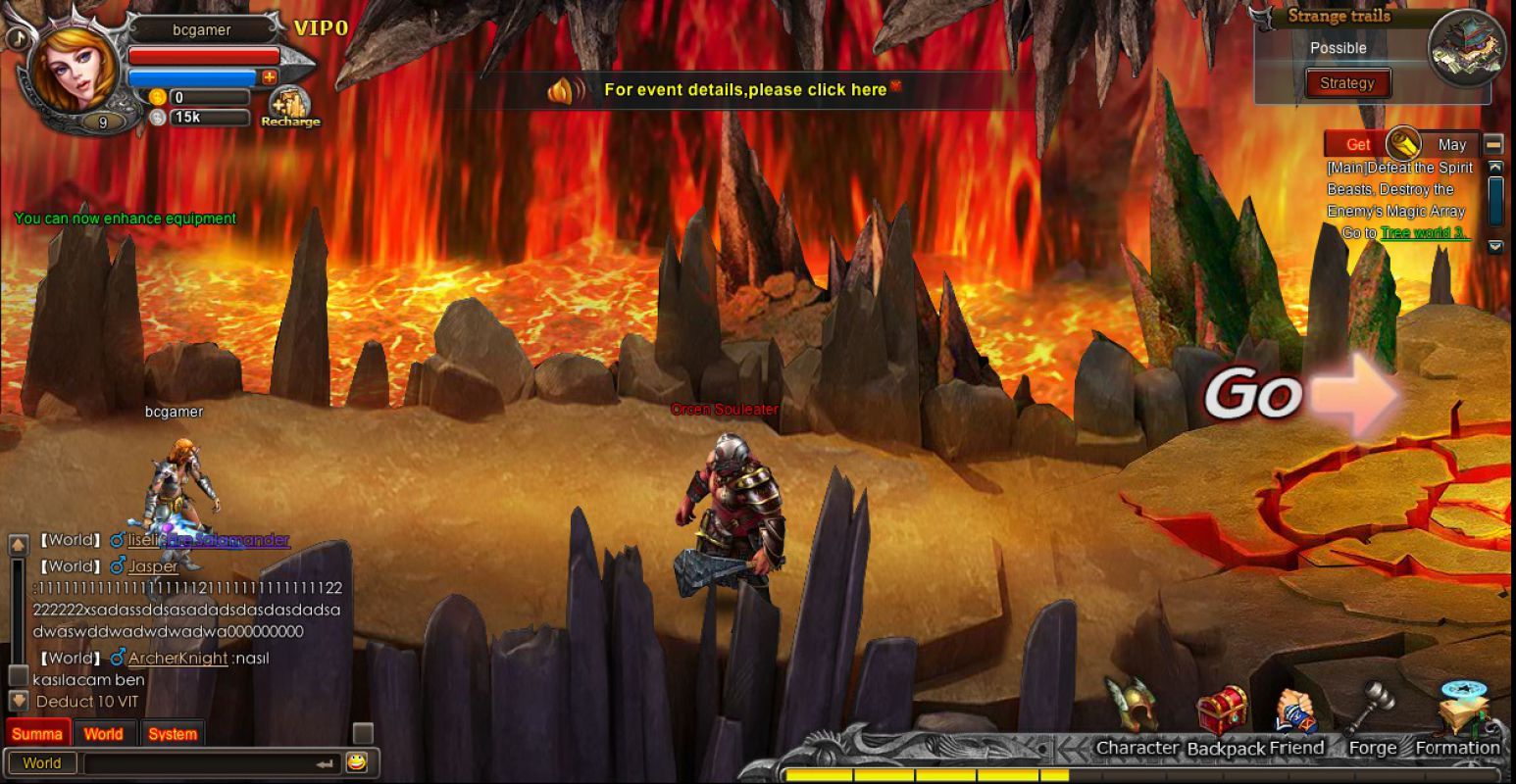Click the plus button beside the blue bar

click(x=269, y=76)
